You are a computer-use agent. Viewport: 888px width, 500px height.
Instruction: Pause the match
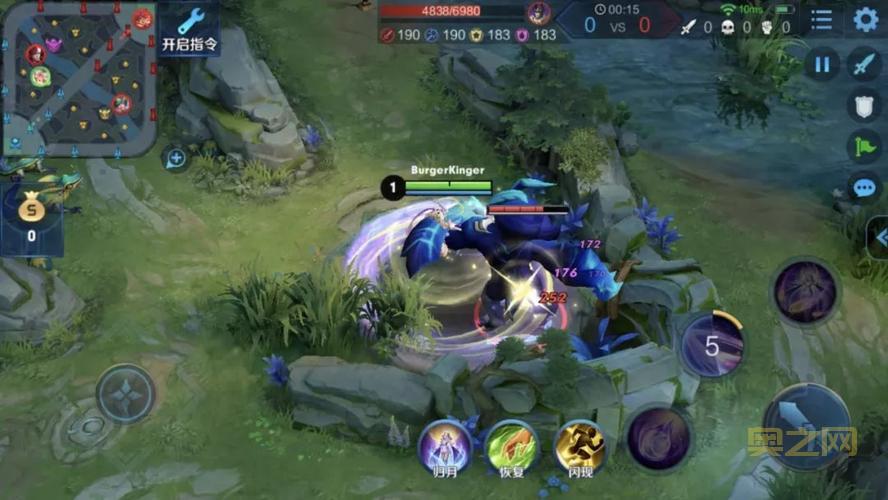pos(822,66)
